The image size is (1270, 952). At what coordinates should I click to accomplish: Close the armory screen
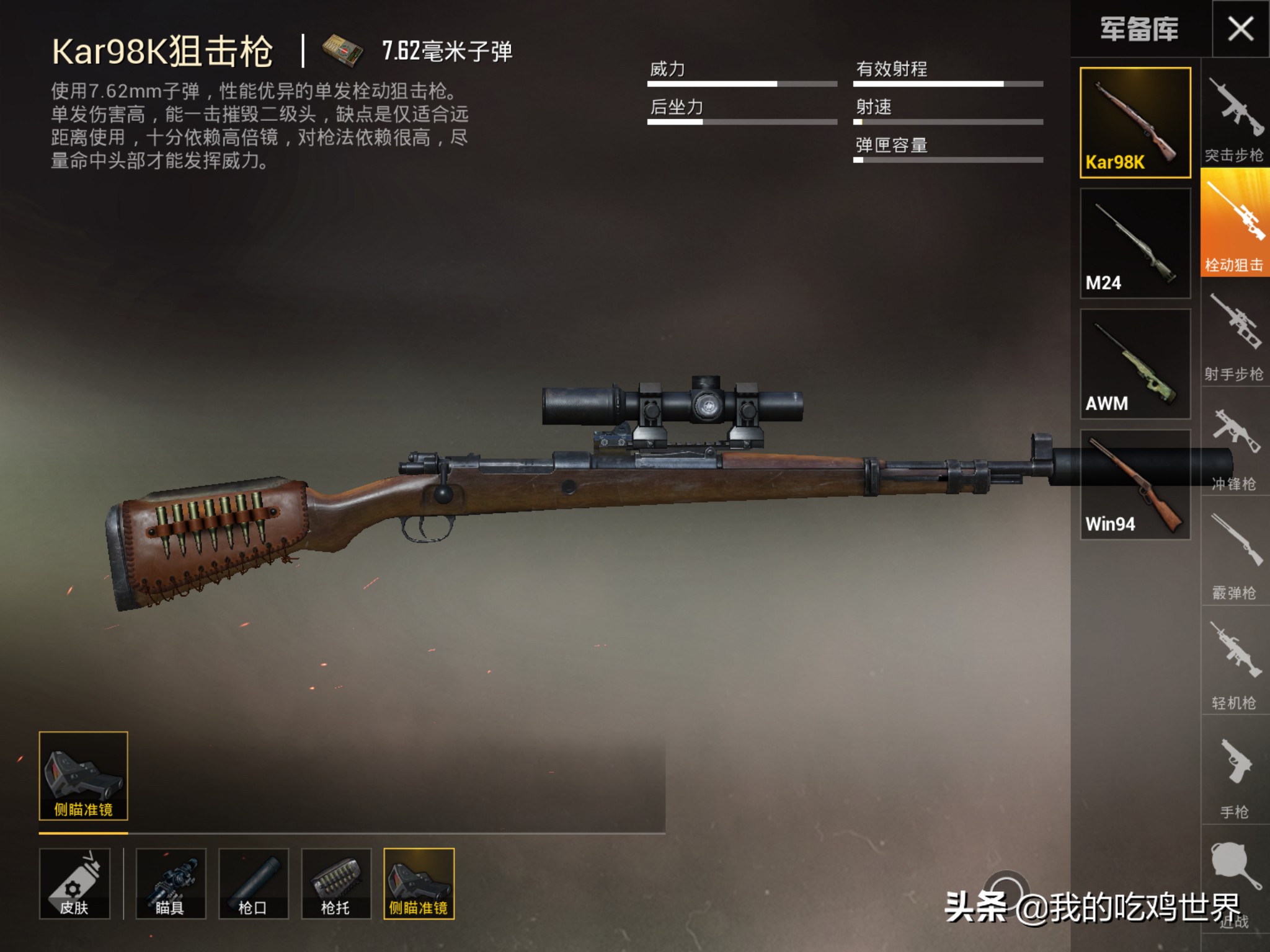pos(1240,29)
